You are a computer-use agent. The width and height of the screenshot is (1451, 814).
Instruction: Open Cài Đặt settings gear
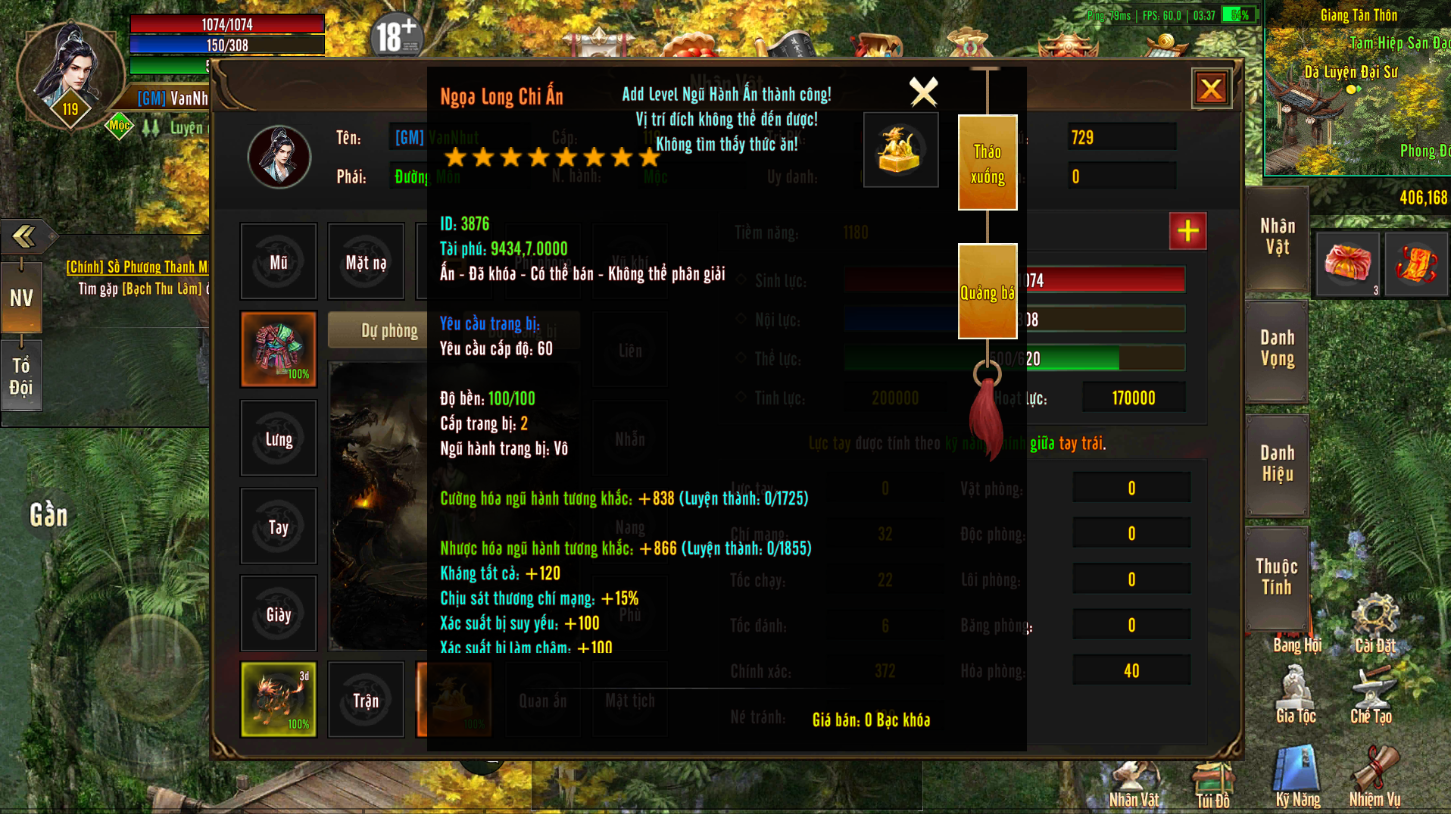coord(1375,620)
